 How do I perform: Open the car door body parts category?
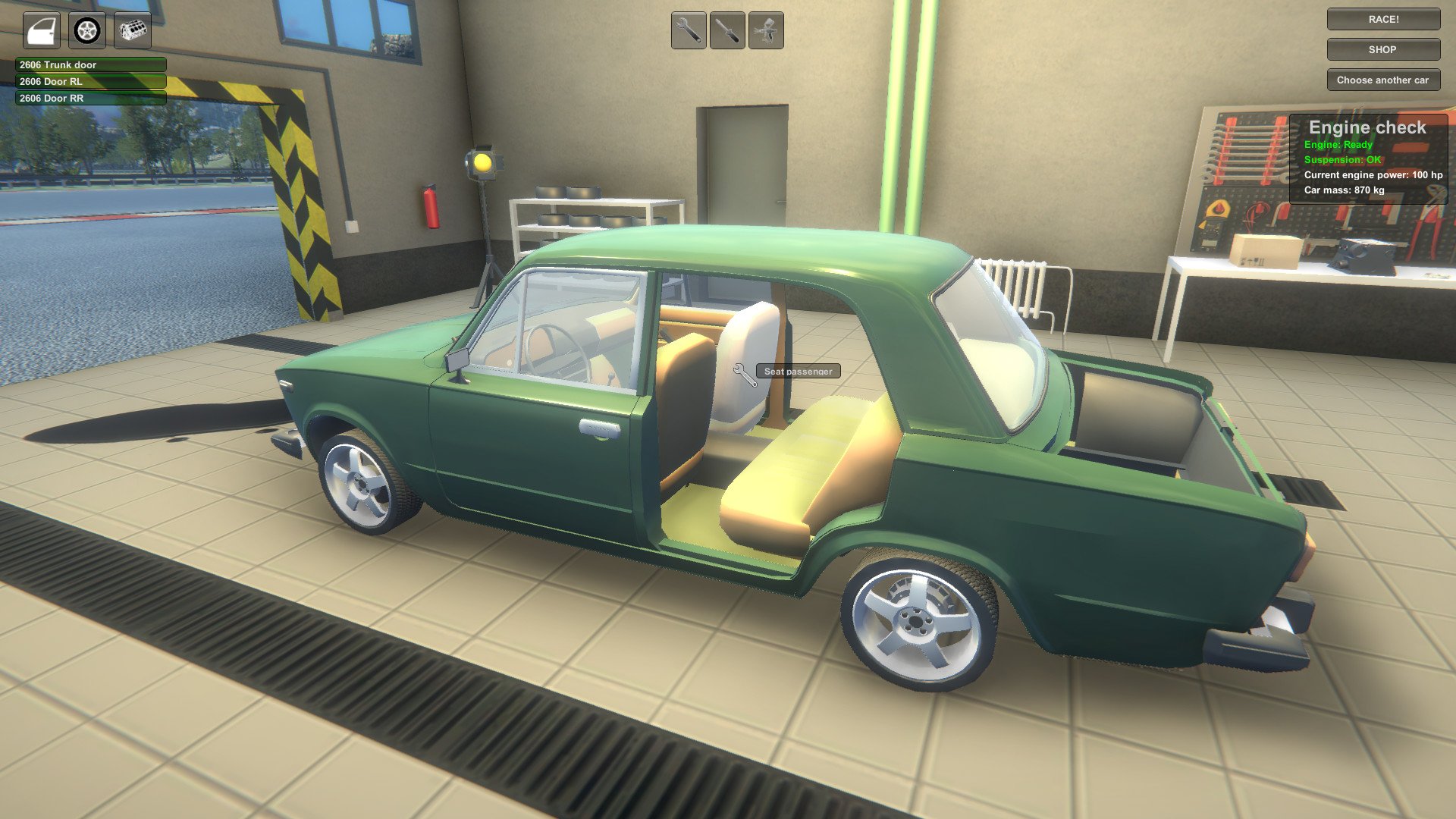pyautogui.click(x=41, y=31)
